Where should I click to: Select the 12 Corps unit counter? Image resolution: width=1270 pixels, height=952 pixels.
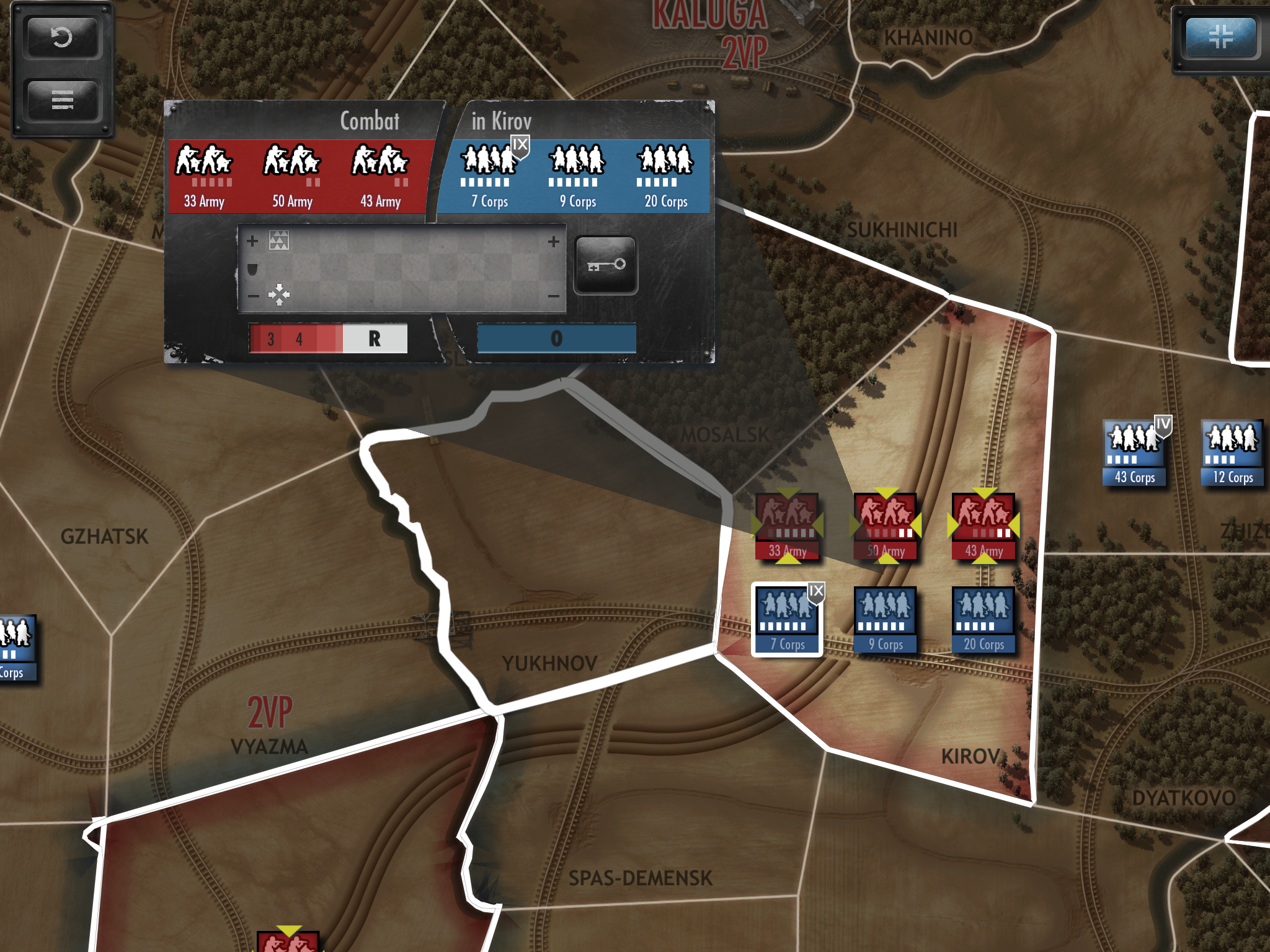coord(1233,452)
